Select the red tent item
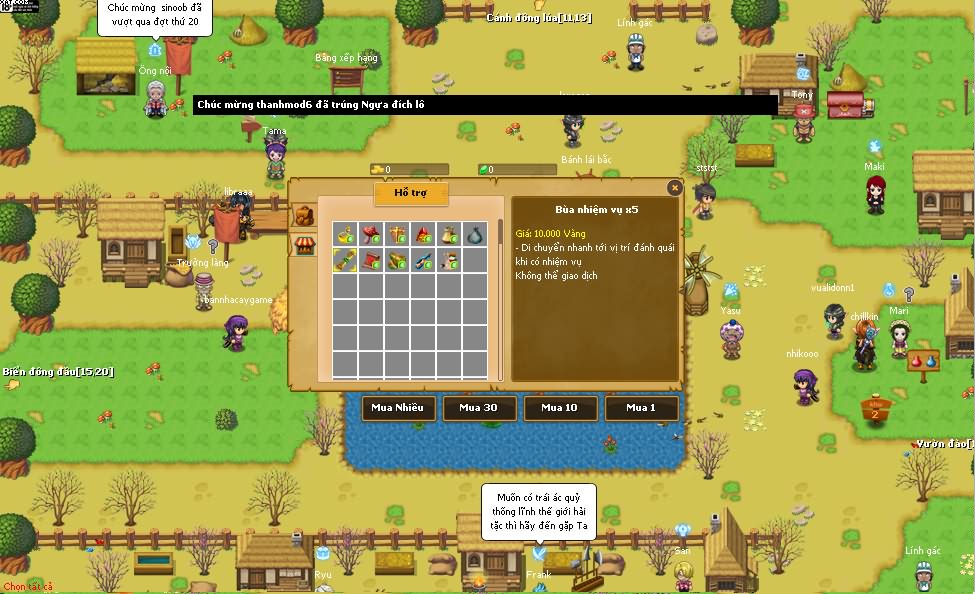The image size is (975, 594). pos(423,234)
